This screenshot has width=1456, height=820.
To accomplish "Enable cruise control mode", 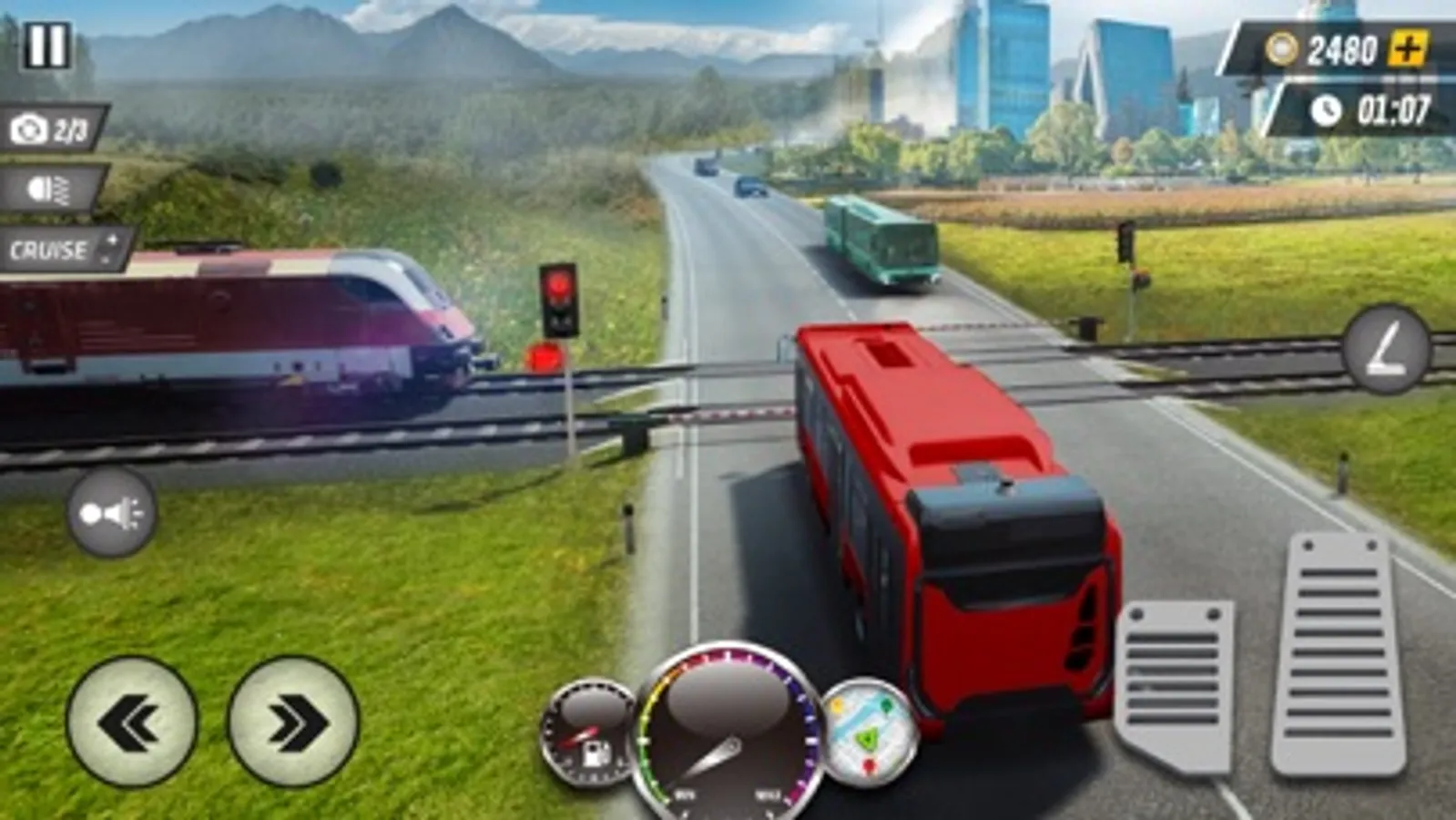I will (48, 248).
